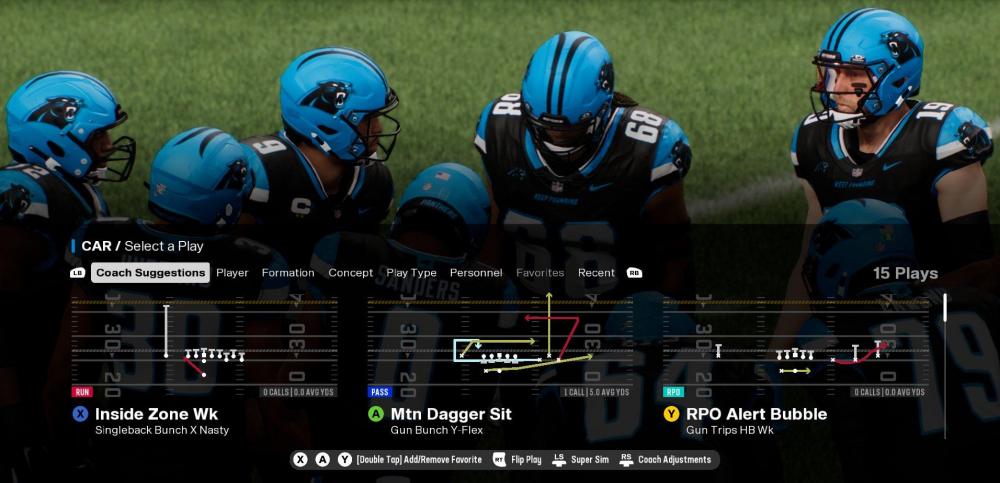The width and height of the screenshot is (1000, 483).
Task: Show the Favorites plays tab
Action: (x=540, y=273)
